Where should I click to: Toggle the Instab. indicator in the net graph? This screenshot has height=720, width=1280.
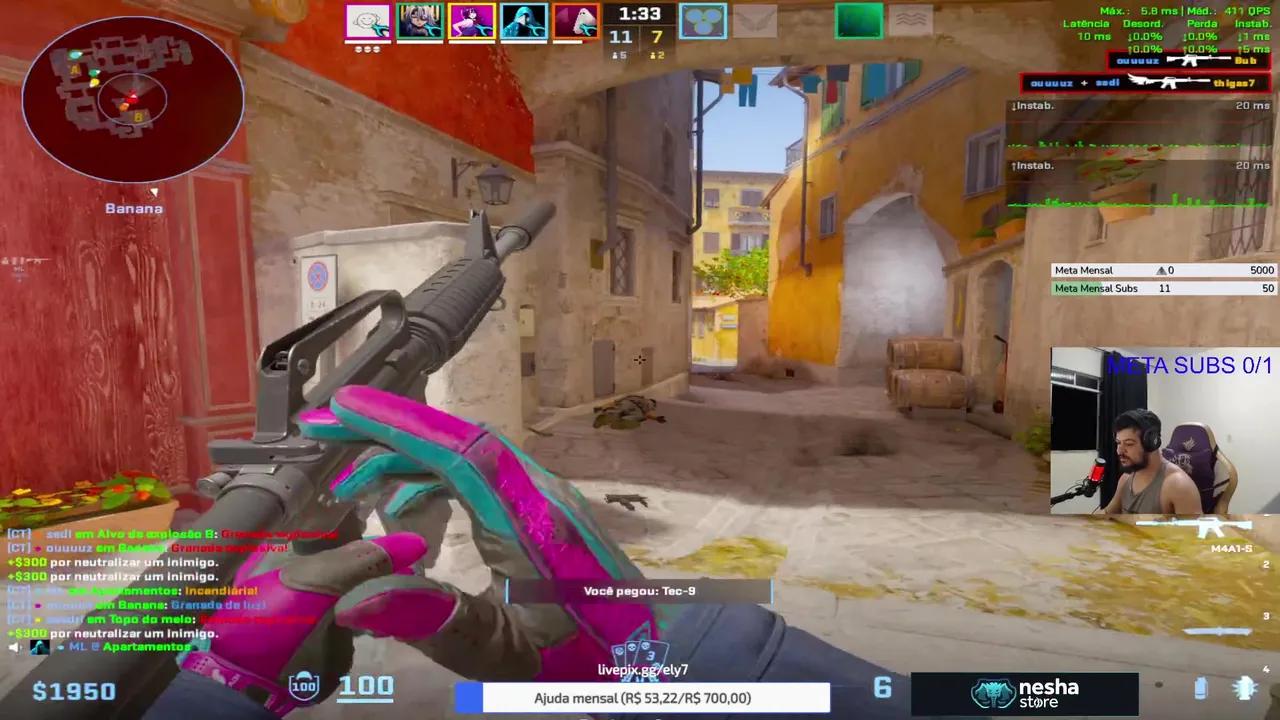tap(1032, 105)
